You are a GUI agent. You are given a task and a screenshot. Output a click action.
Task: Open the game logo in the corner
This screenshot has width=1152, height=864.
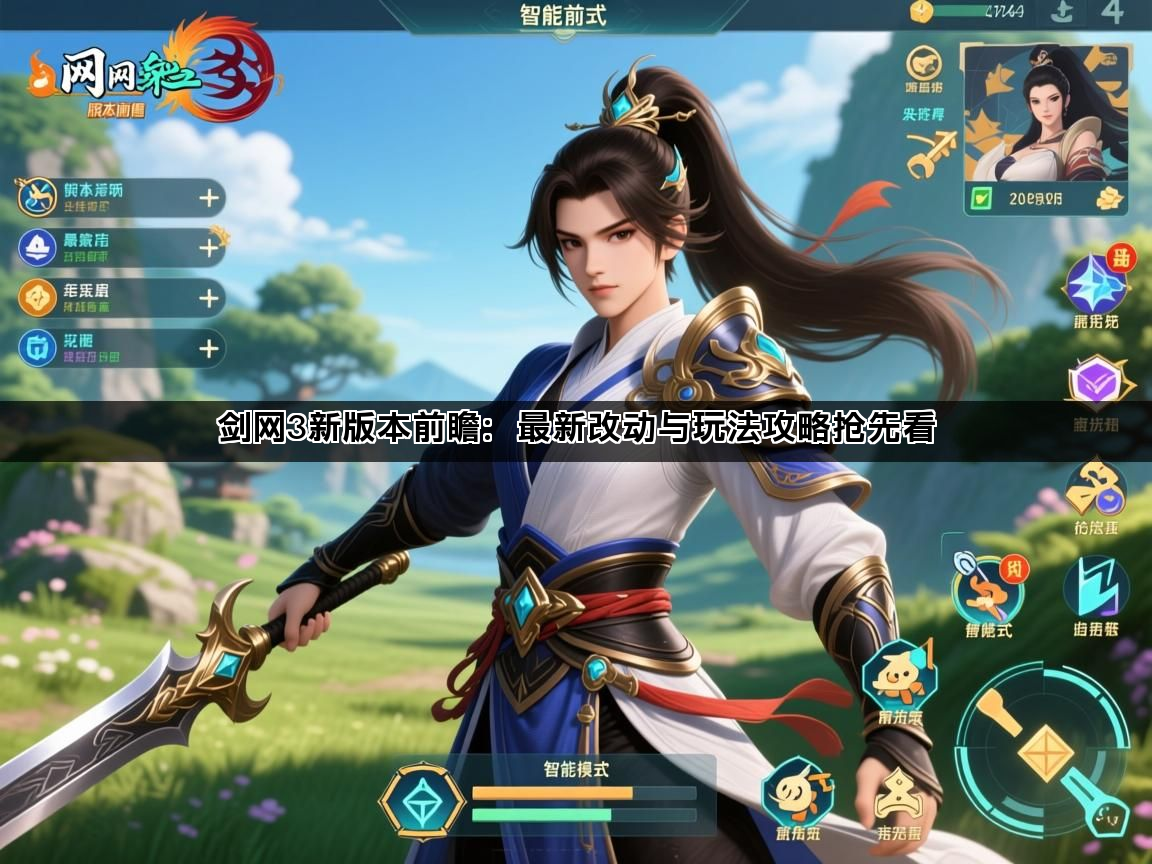point(150,72)
